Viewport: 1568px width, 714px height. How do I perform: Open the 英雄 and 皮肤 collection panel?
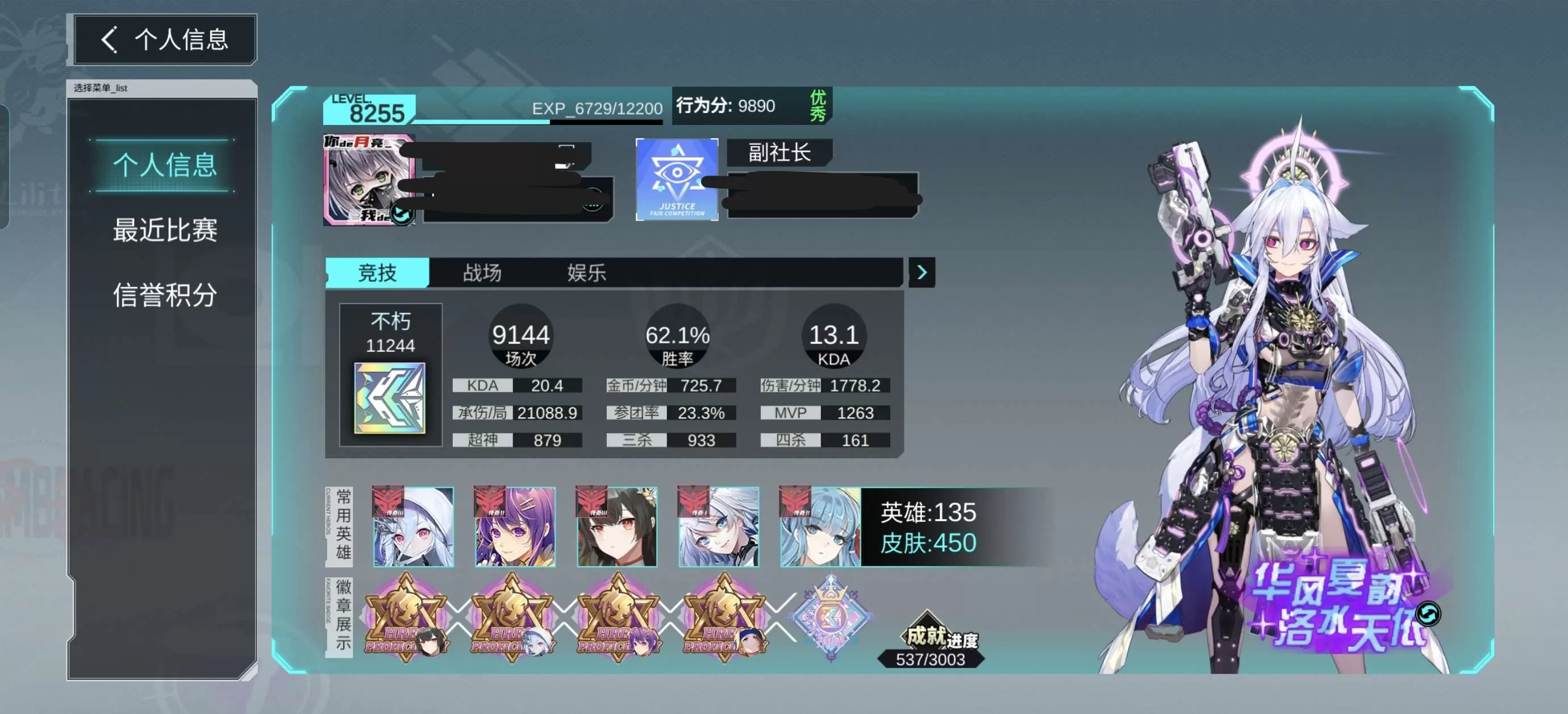click(x=928, y=527)
